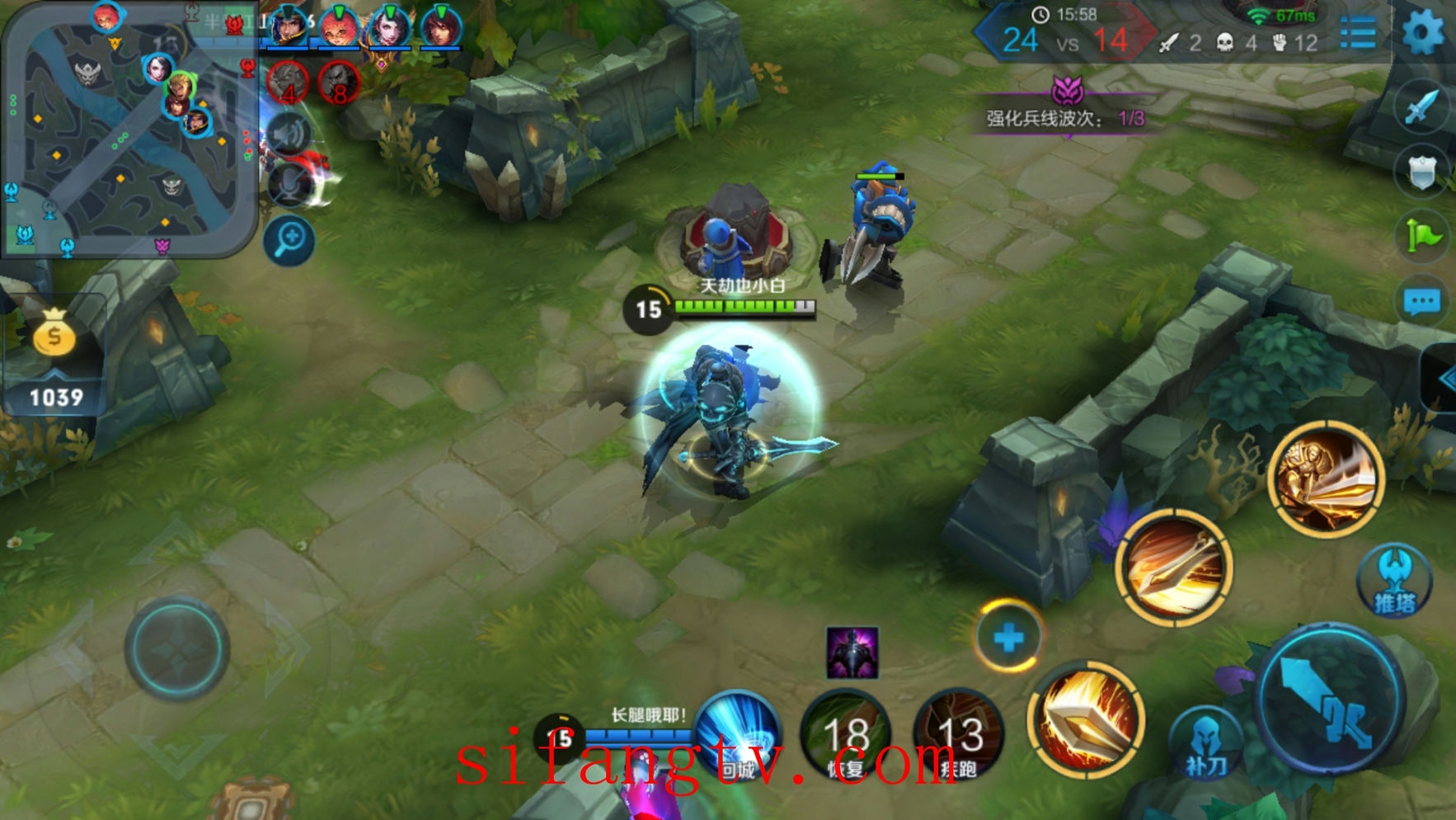Buy the recommended purple armor item

(852, 653)
